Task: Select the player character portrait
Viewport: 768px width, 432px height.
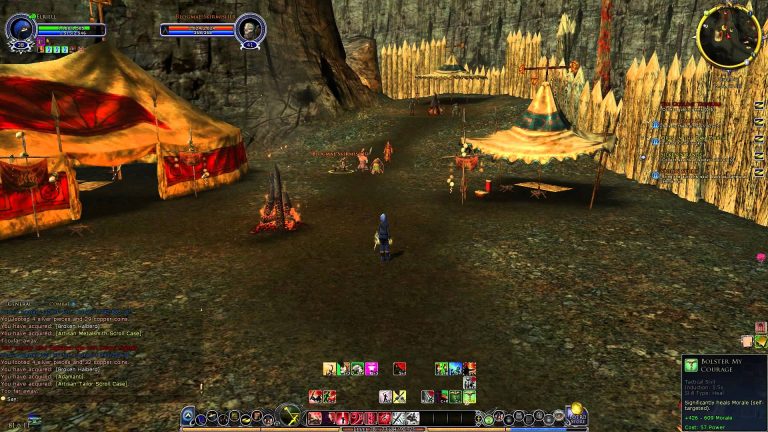Action: tap(19, 29)
